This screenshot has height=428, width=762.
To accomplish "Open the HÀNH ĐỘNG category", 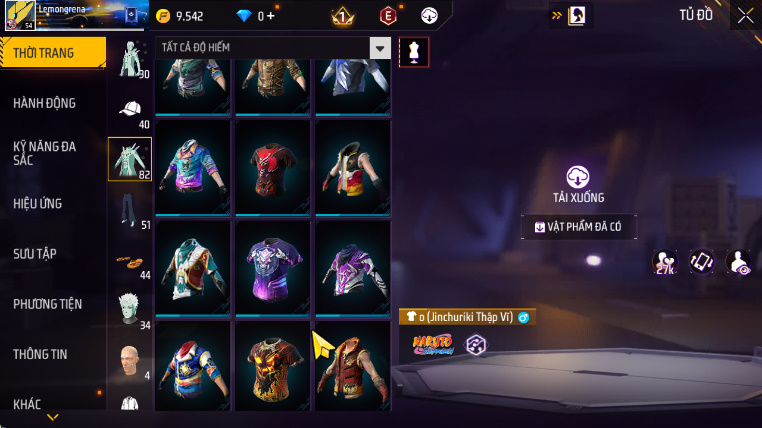I will [x=45, y=103].
